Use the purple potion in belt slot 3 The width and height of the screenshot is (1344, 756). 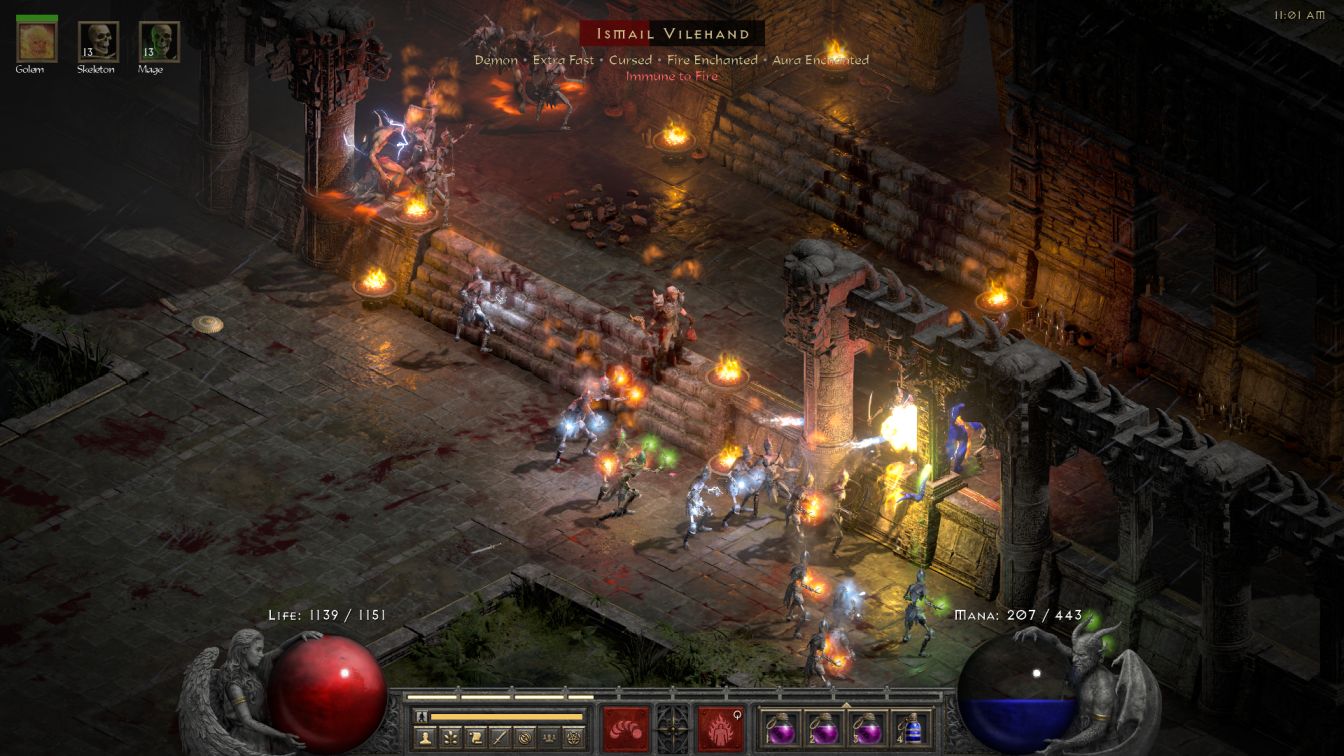(867, 730)
